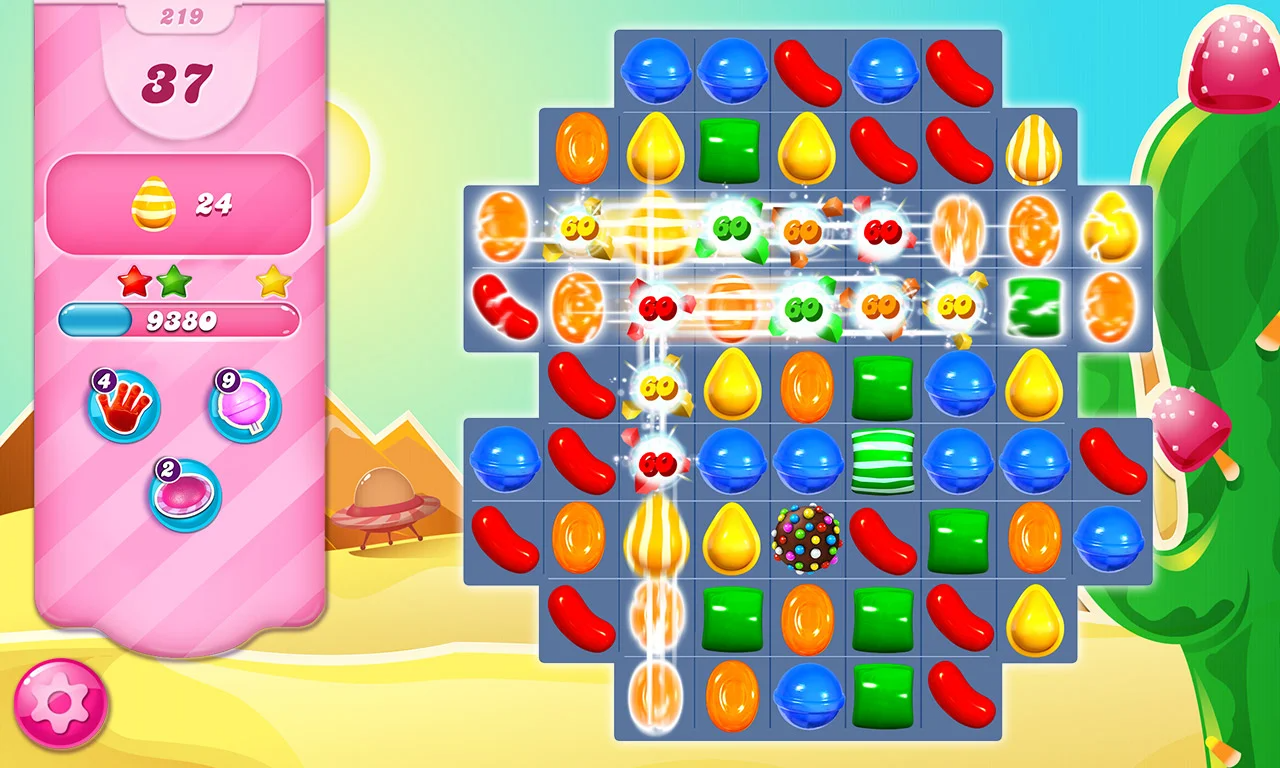Tap the UFO in the desert background
This screenshot has height=768, width=1280.
(x=385, y=508)
